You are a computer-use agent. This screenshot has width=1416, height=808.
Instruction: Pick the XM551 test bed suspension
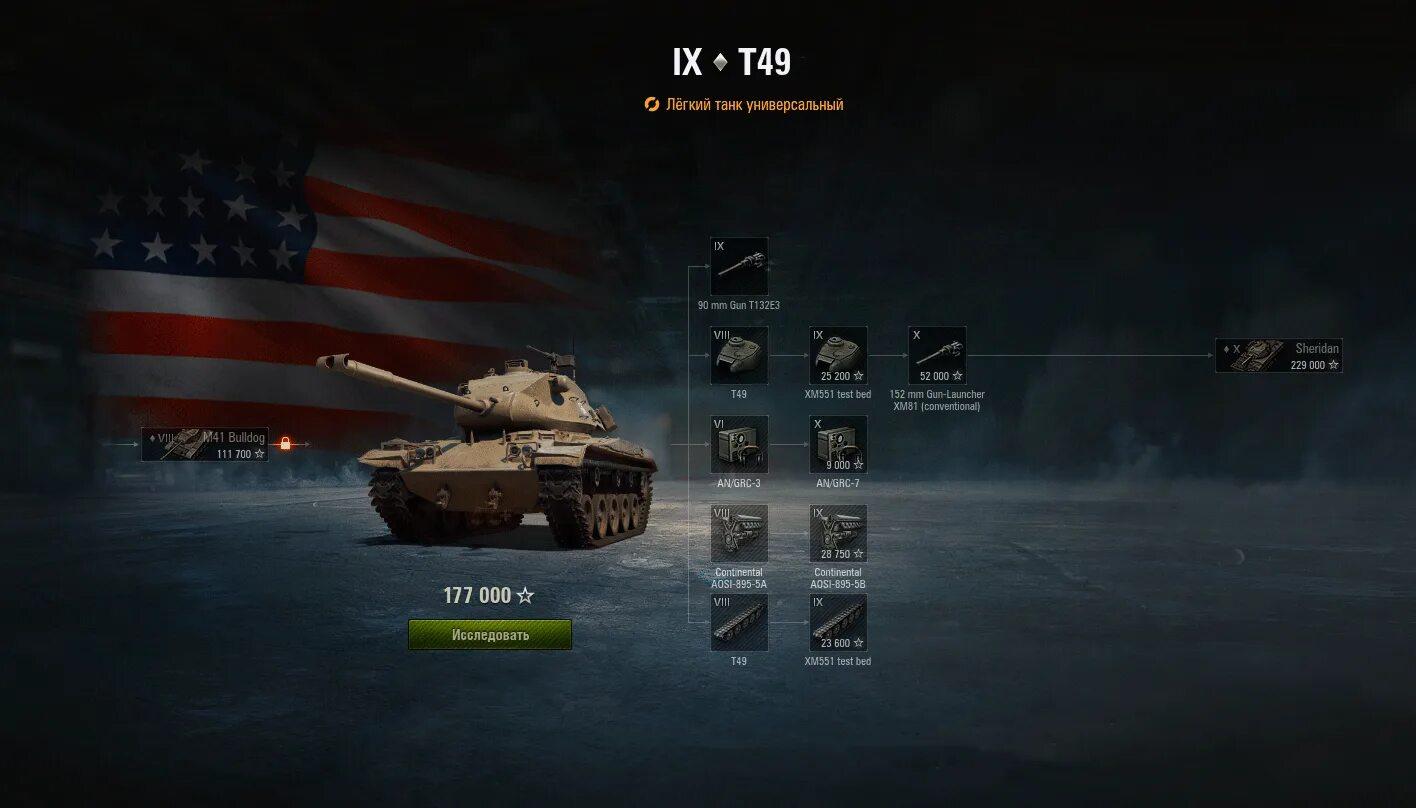tap(838, 622)
